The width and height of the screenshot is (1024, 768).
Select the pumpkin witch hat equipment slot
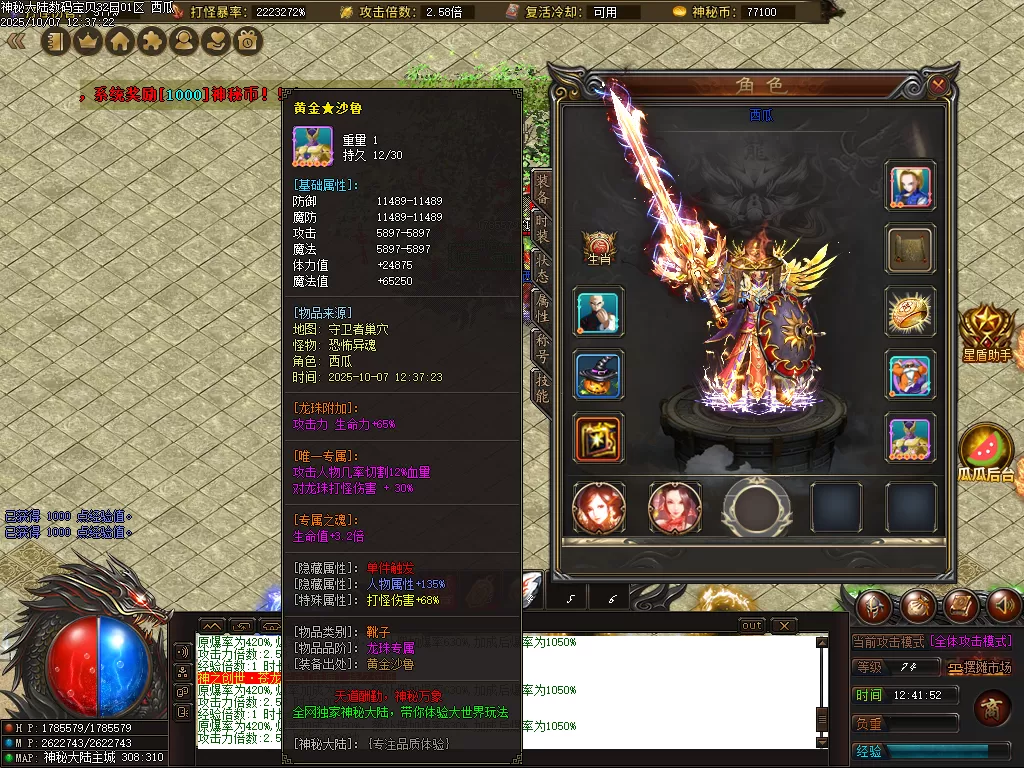tap(600, 375)
